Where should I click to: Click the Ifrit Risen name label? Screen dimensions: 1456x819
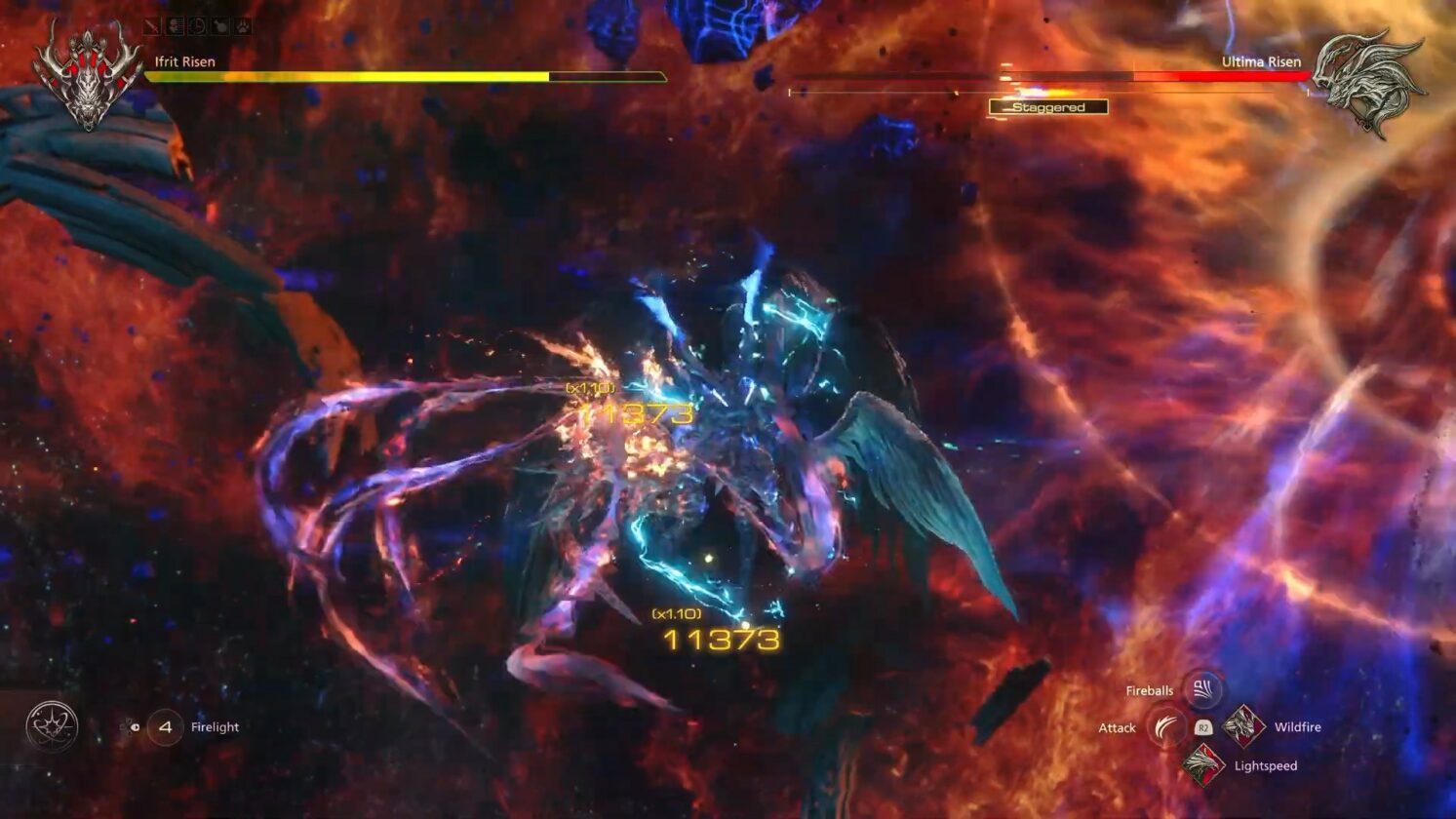pos(182,60)
